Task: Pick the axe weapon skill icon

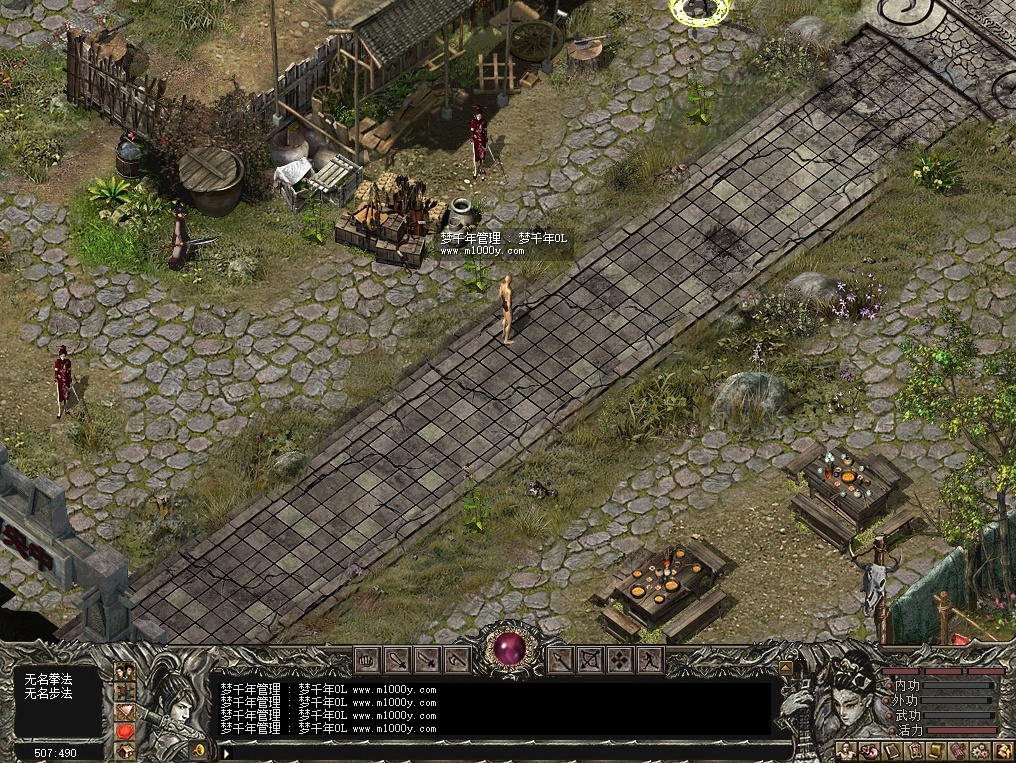Action: click(457, 660)
